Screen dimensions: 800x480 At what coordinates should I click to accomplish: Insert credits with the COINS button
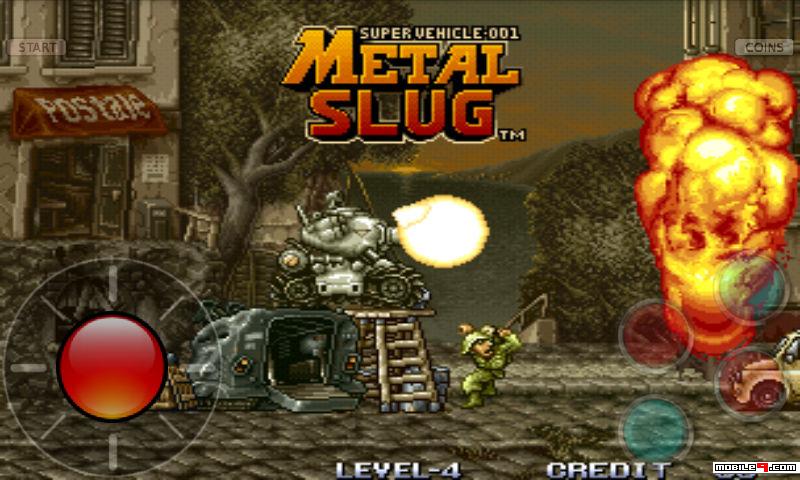click(x=763, y=47)
